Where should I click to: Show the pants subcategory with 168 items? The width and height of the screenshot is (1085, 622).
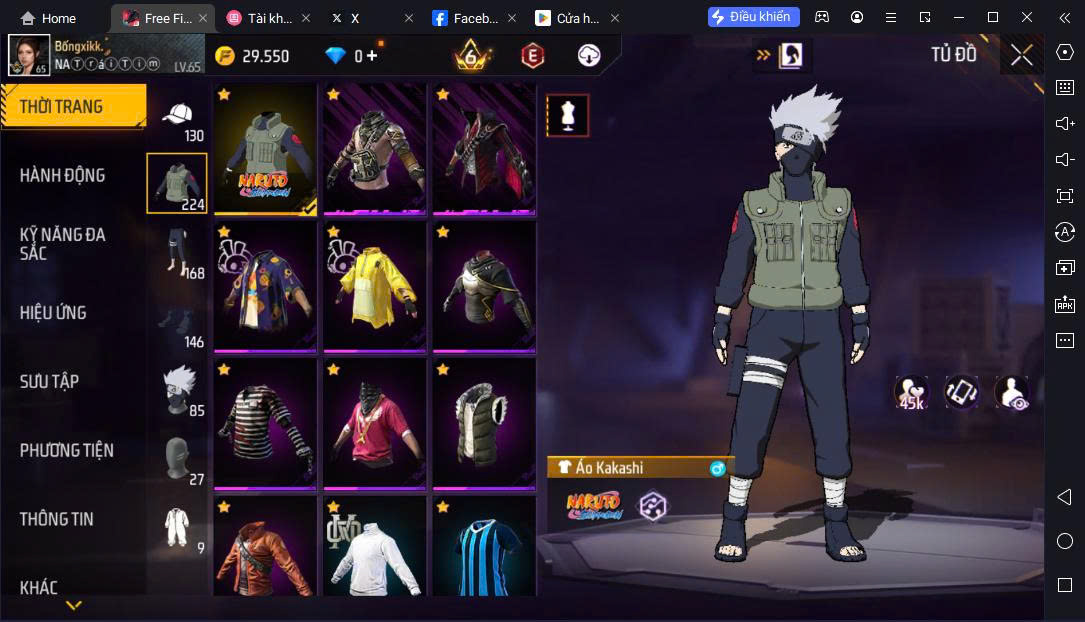click(178, 254)
